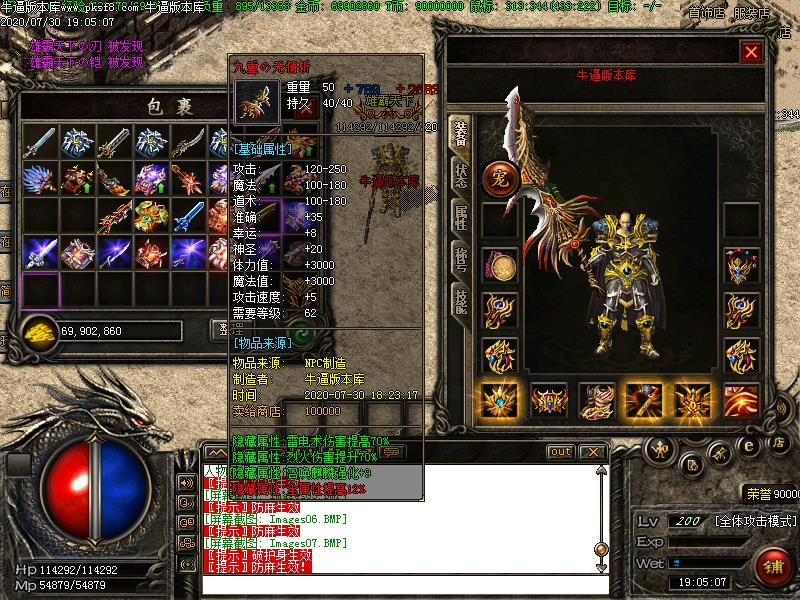The height and width of the screenshot is (600, 800).
Task: Switch to the 状态 status tab
Action: pyautogui.click(x=460, y=176)
